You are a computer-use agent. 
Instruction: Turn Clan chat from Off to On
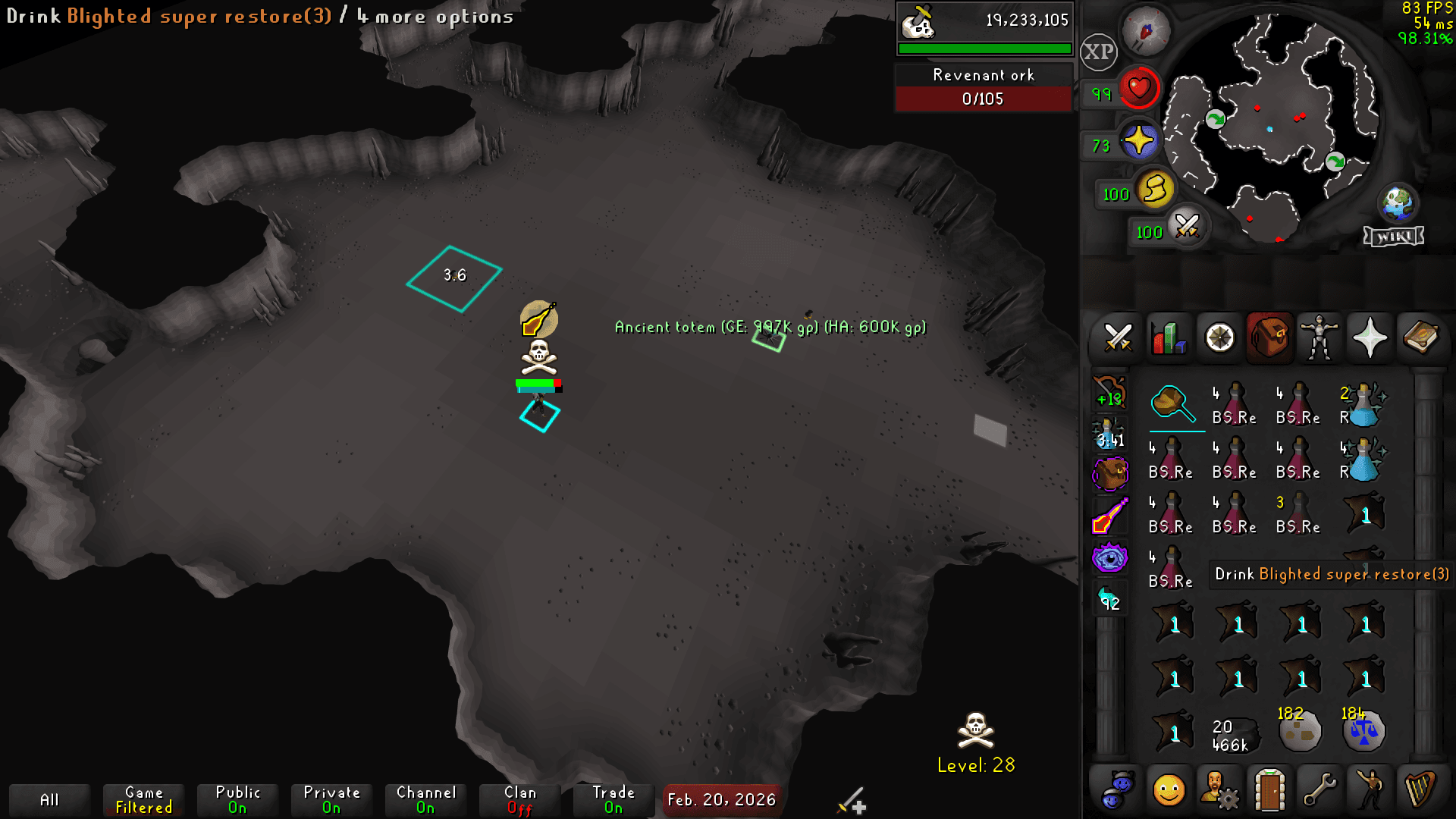(x=521, y=798)
